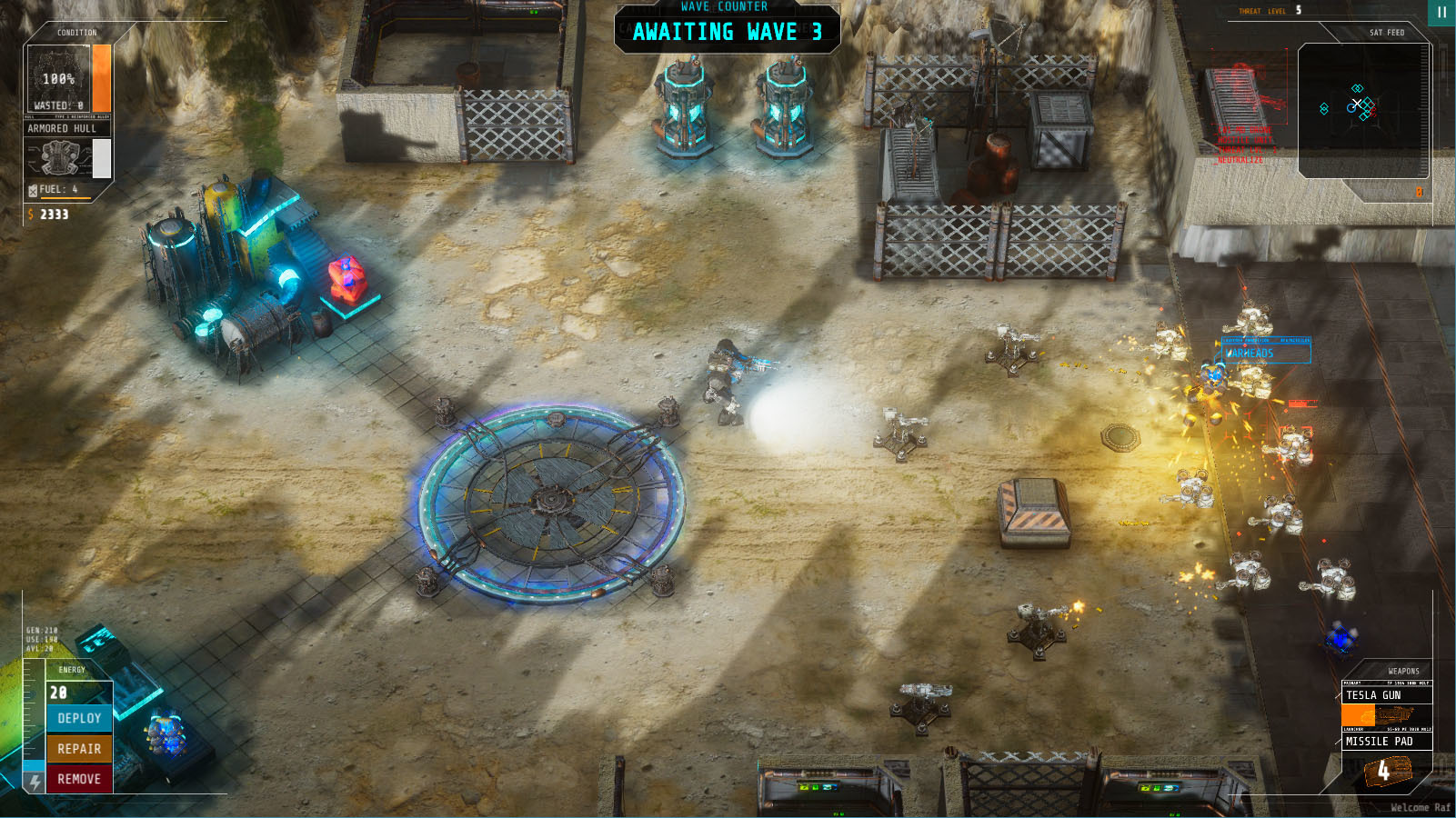Click the Sat Feed minimap
Screen dimensions: 1456x818
pos(1363,110)
